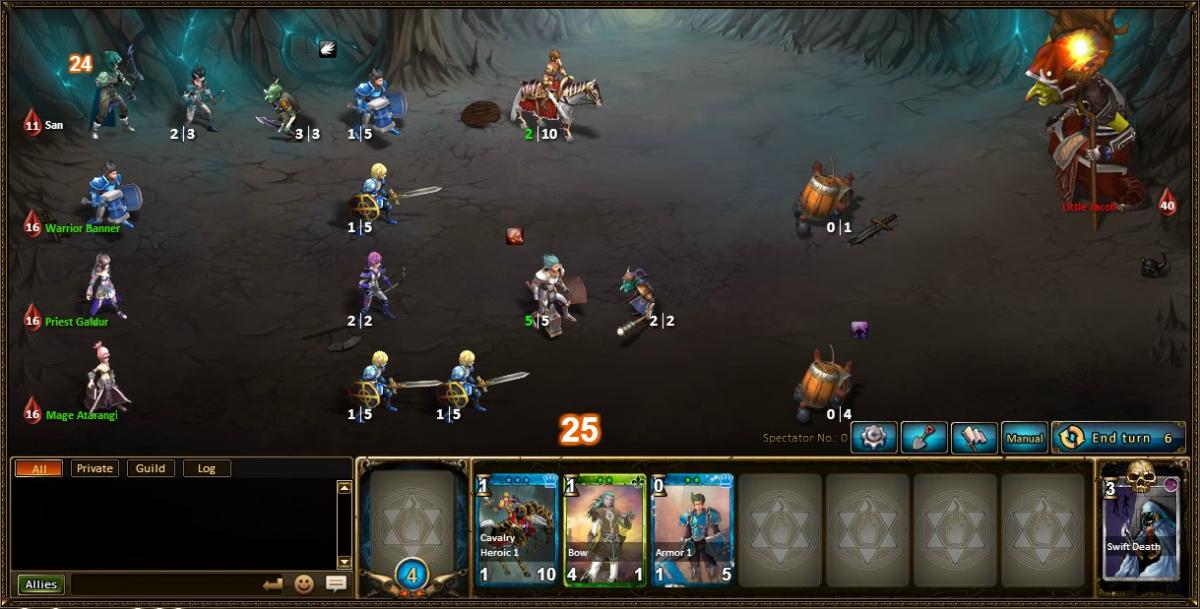
Task: Click the Allies chat channel button
Action: tap(41, 584)
